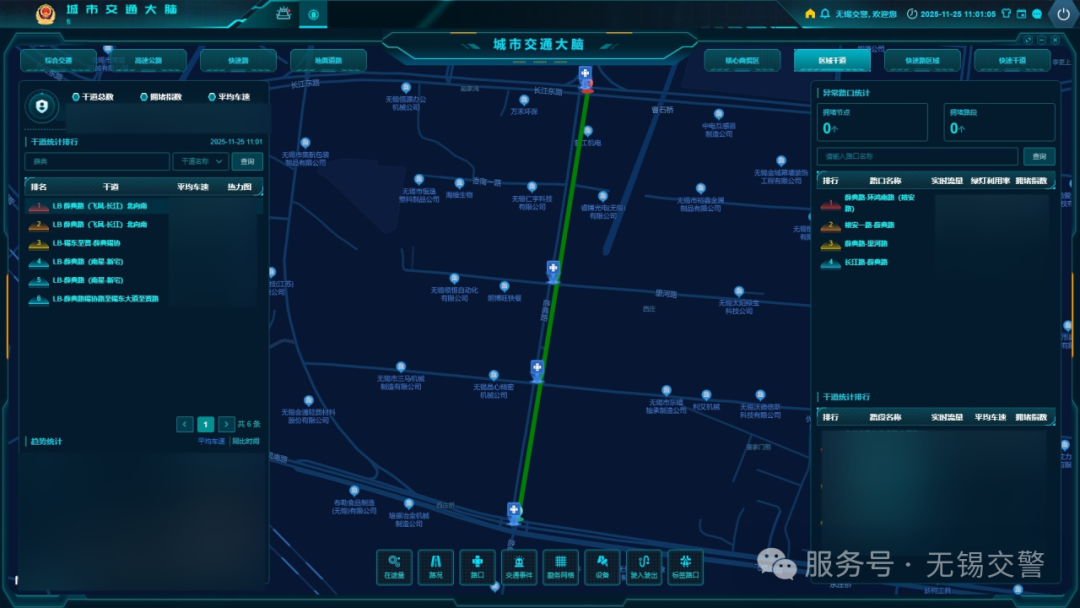Switch to the 综合交通 tab
The image size is (1080, 608).
point(58,60)
